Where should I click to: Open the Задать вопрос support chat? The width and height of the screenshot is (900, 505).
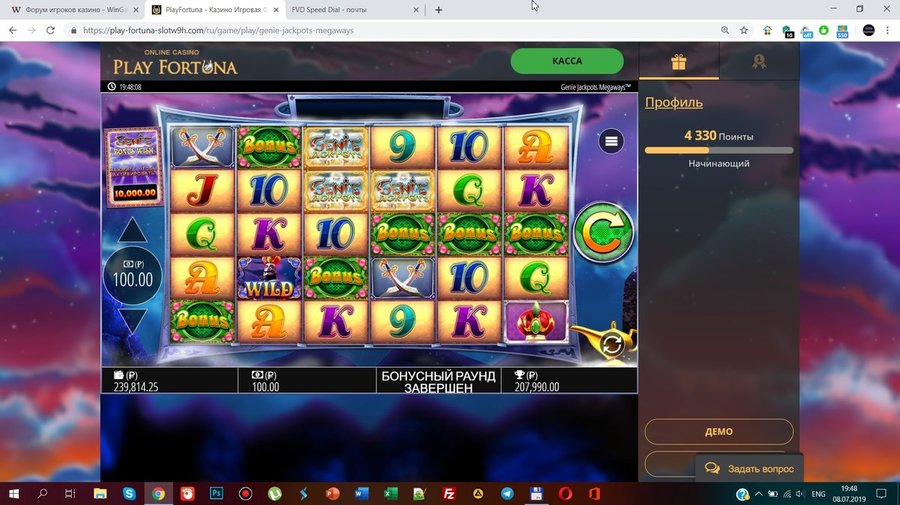749,468
